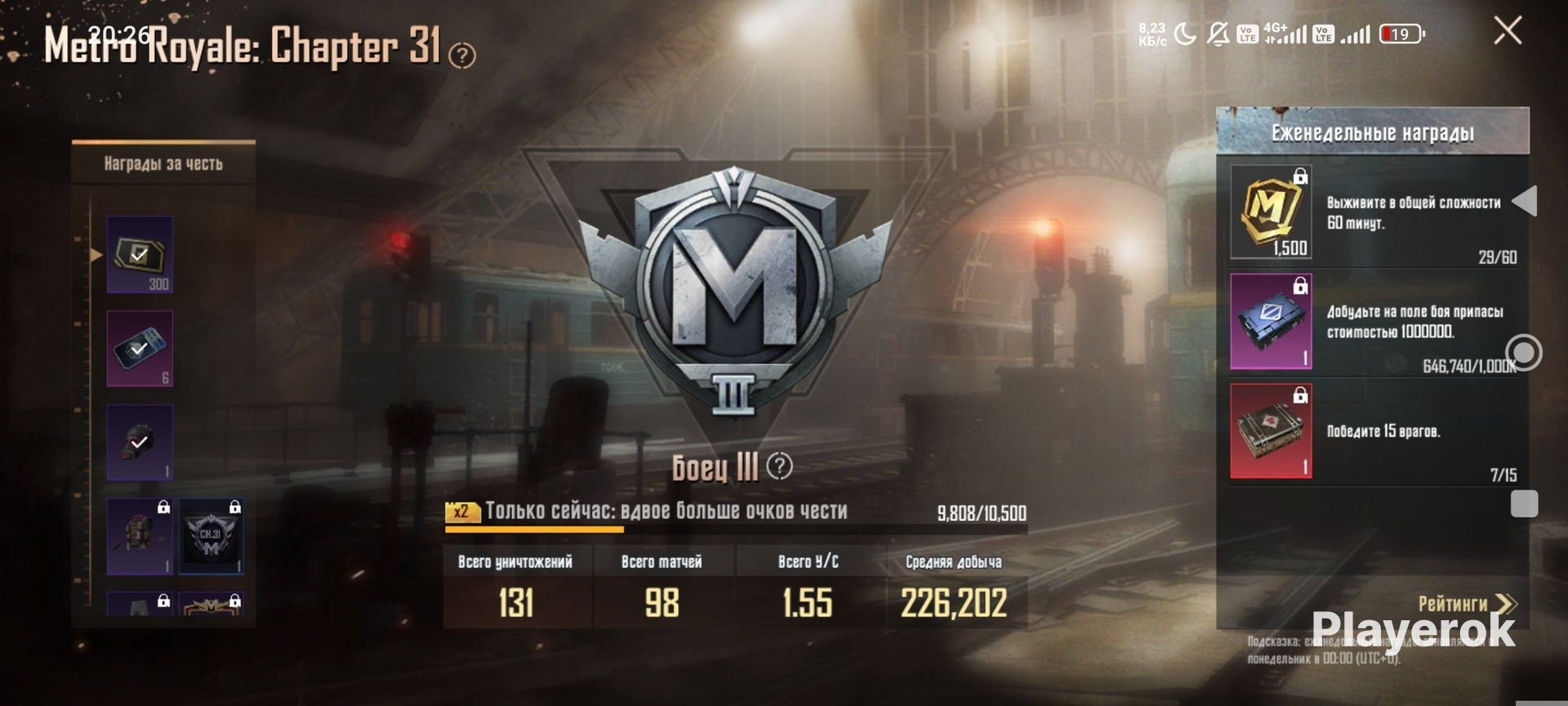This screenshot has width=1568, height=706.
Task: Select the claimed helmet honor reward
Action: click(140, 442)
